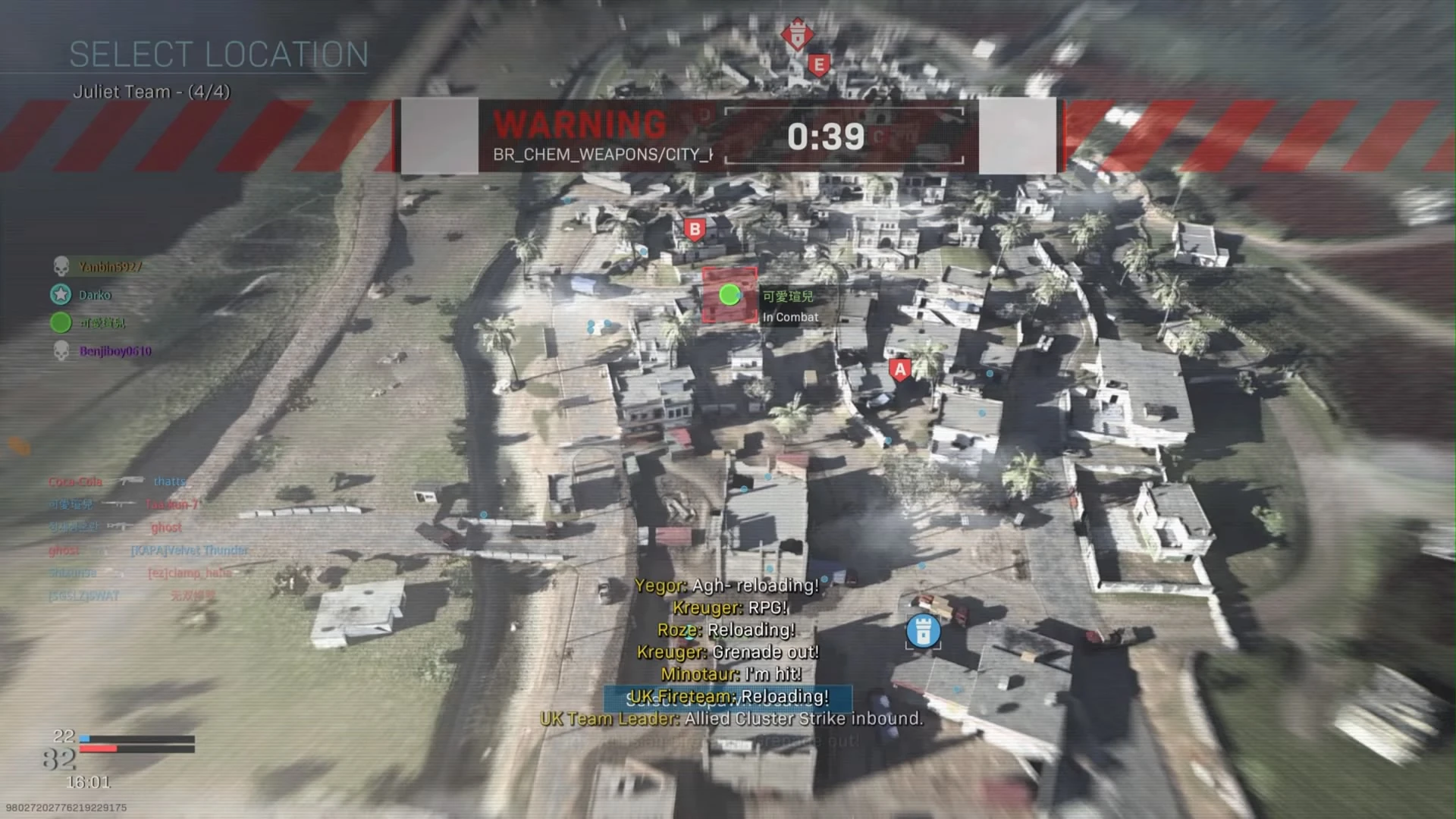Click the blue flashbang marker on the map

923,629
